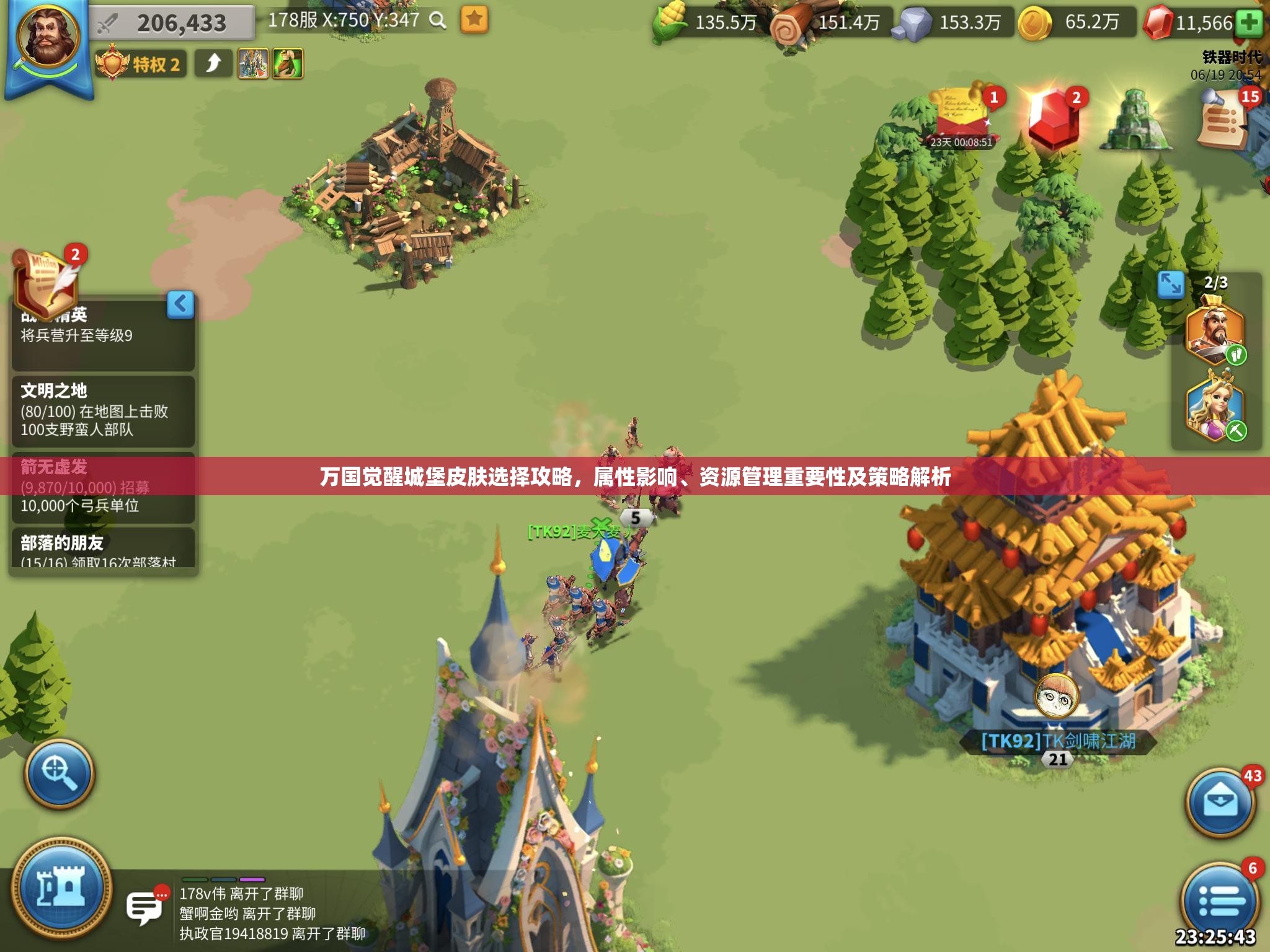Open the map search magnifier button
This screenshot has width=1270, height=952.
pos(59,773)
